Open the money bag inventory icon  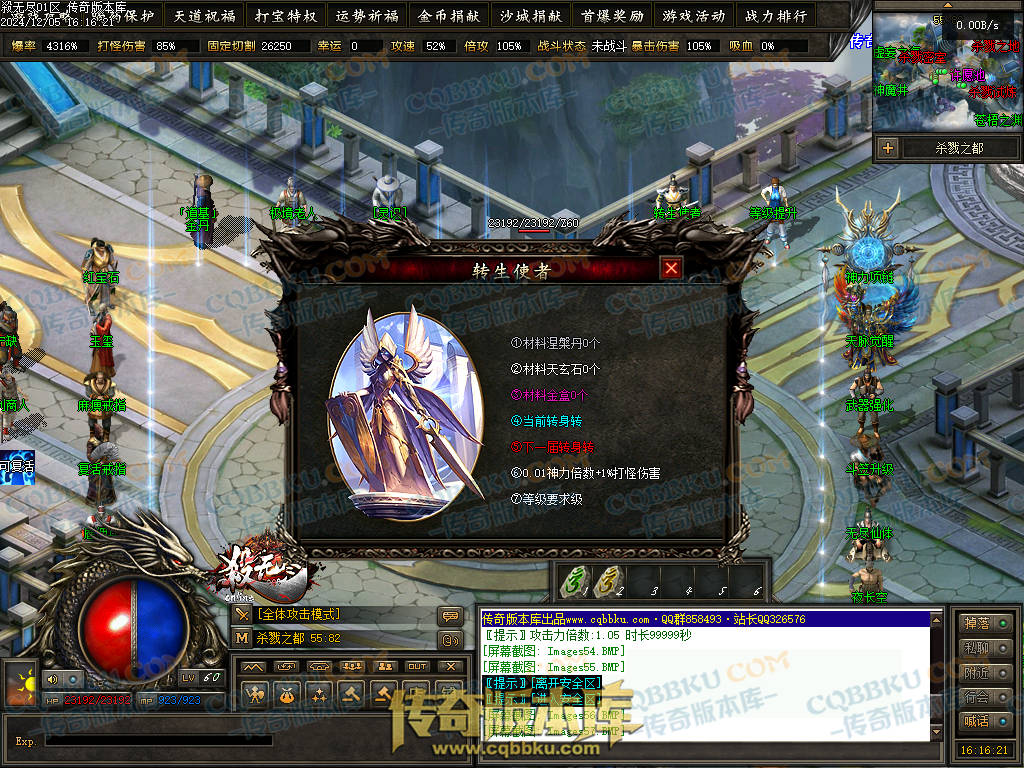287,692
